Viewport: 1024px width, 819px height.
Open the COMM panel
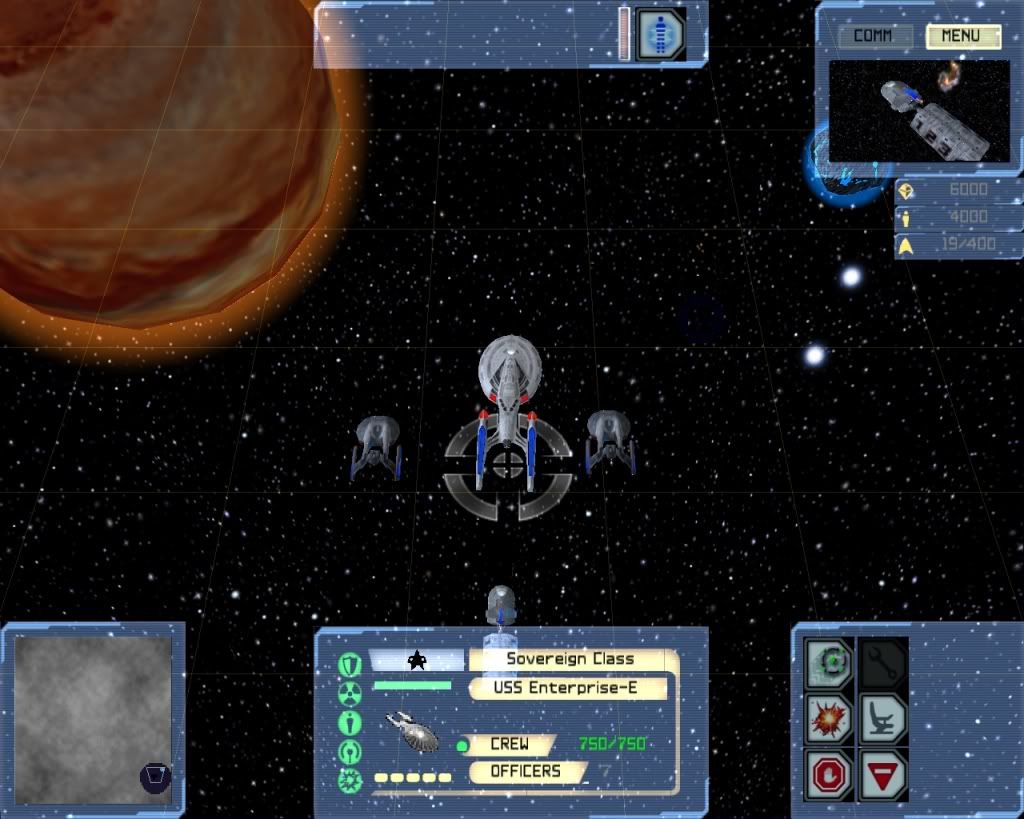point(872,37)
